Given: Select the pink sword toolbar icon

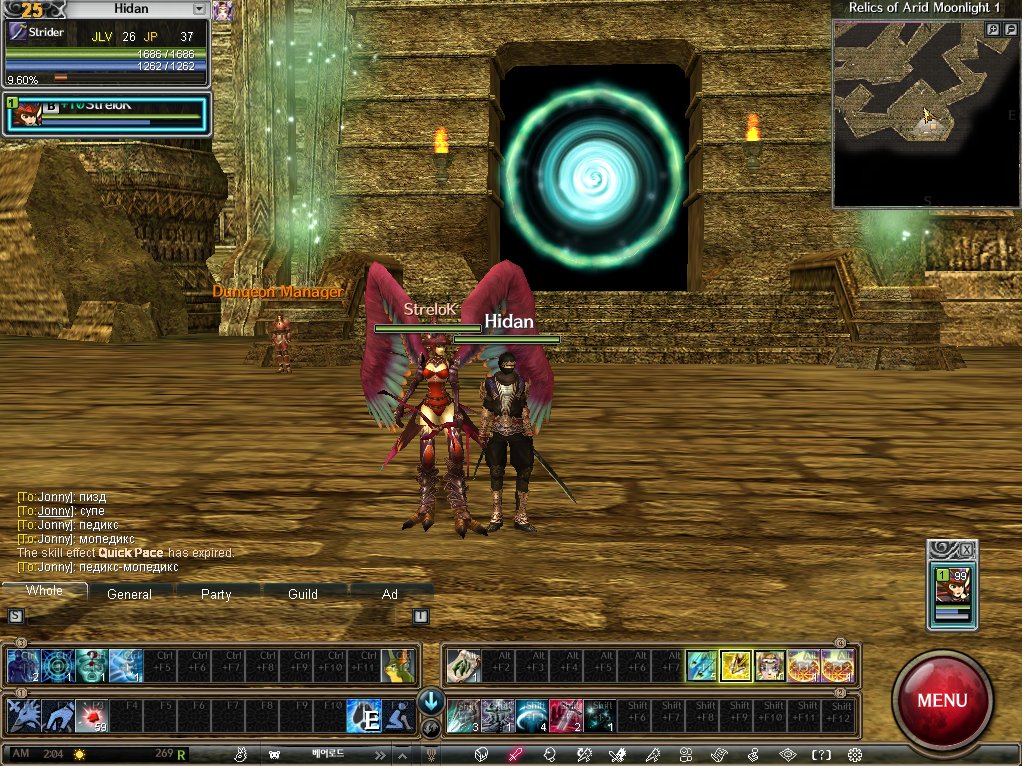Looking at the screenshot, I should click(516, 755).
